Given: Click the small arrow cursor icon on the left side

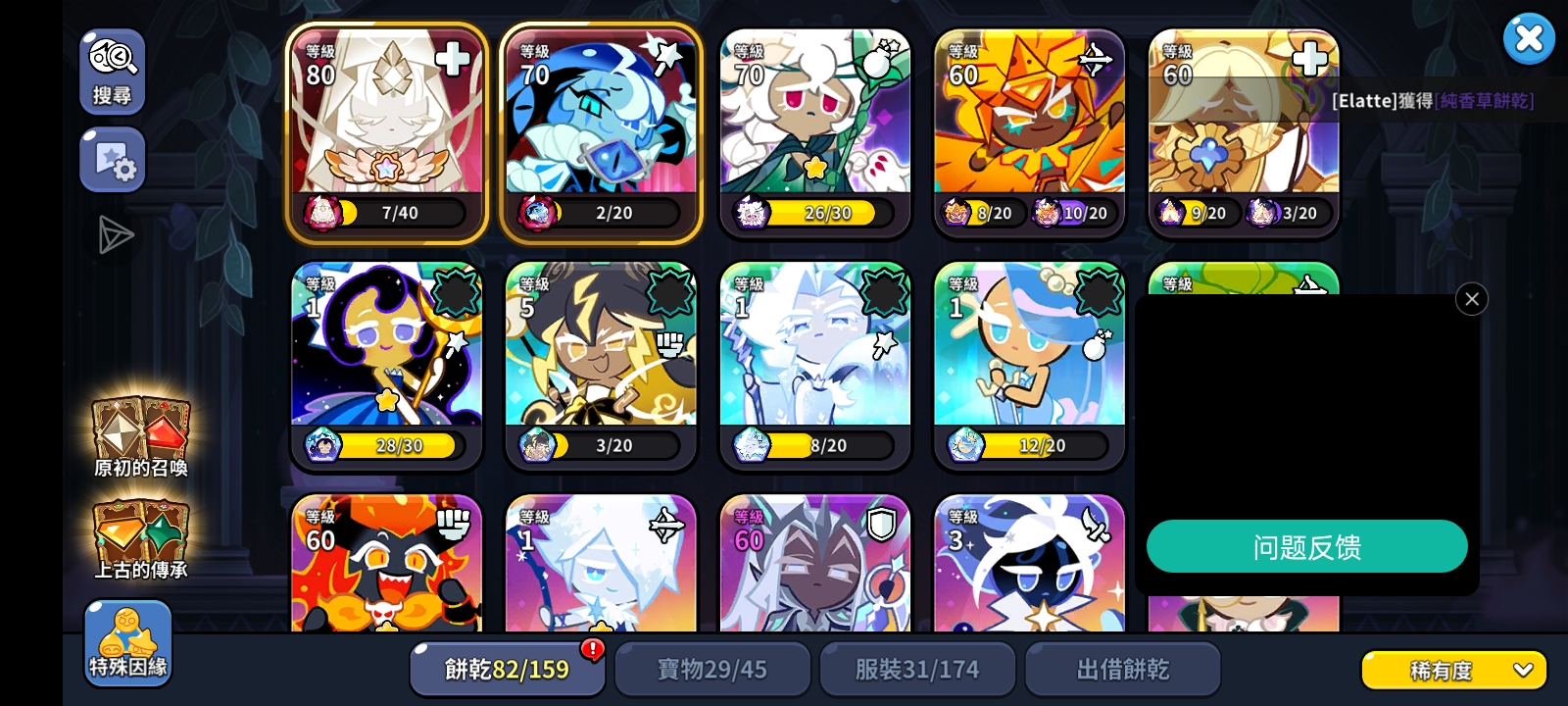Looking at the screenshot, I should point(116,235).
